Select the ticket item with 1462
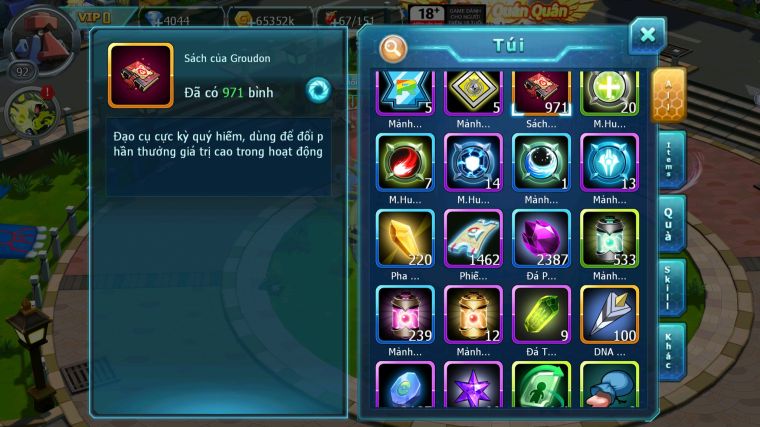The width and height of the screenshot is (760, 427). click(473, 239)
